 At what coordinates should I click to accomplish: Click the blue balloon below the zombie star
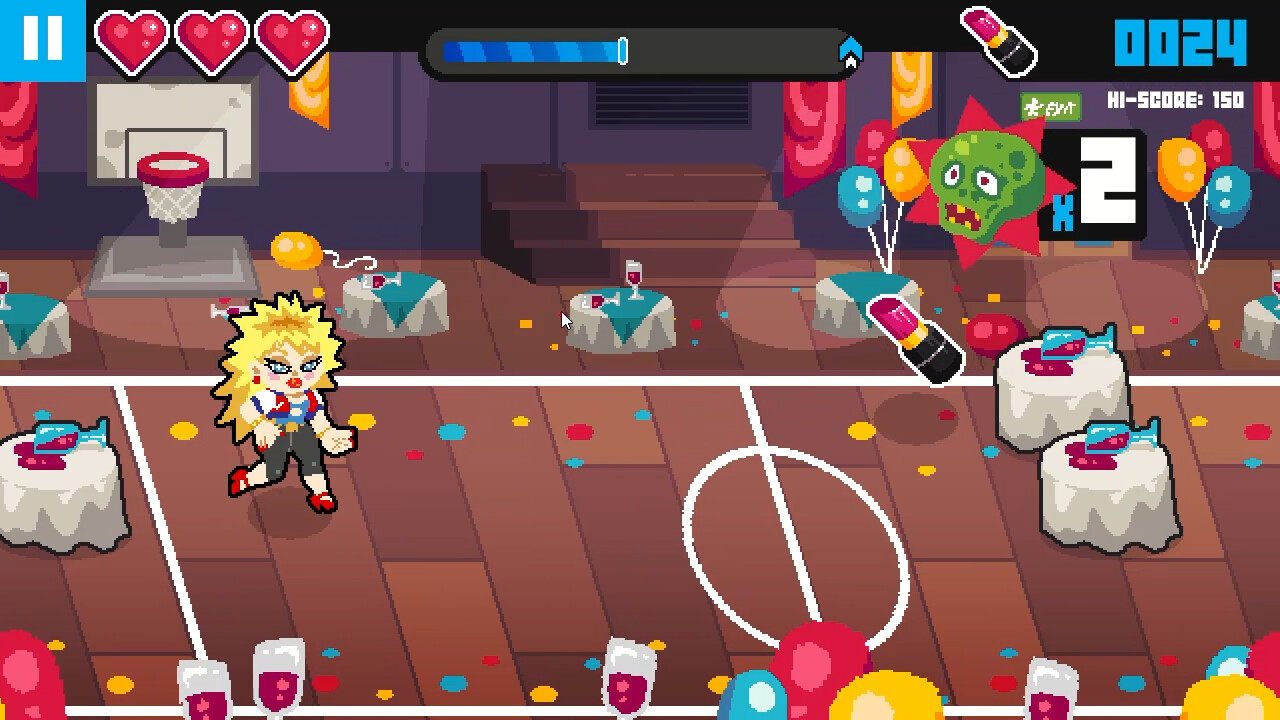(858, 195)
